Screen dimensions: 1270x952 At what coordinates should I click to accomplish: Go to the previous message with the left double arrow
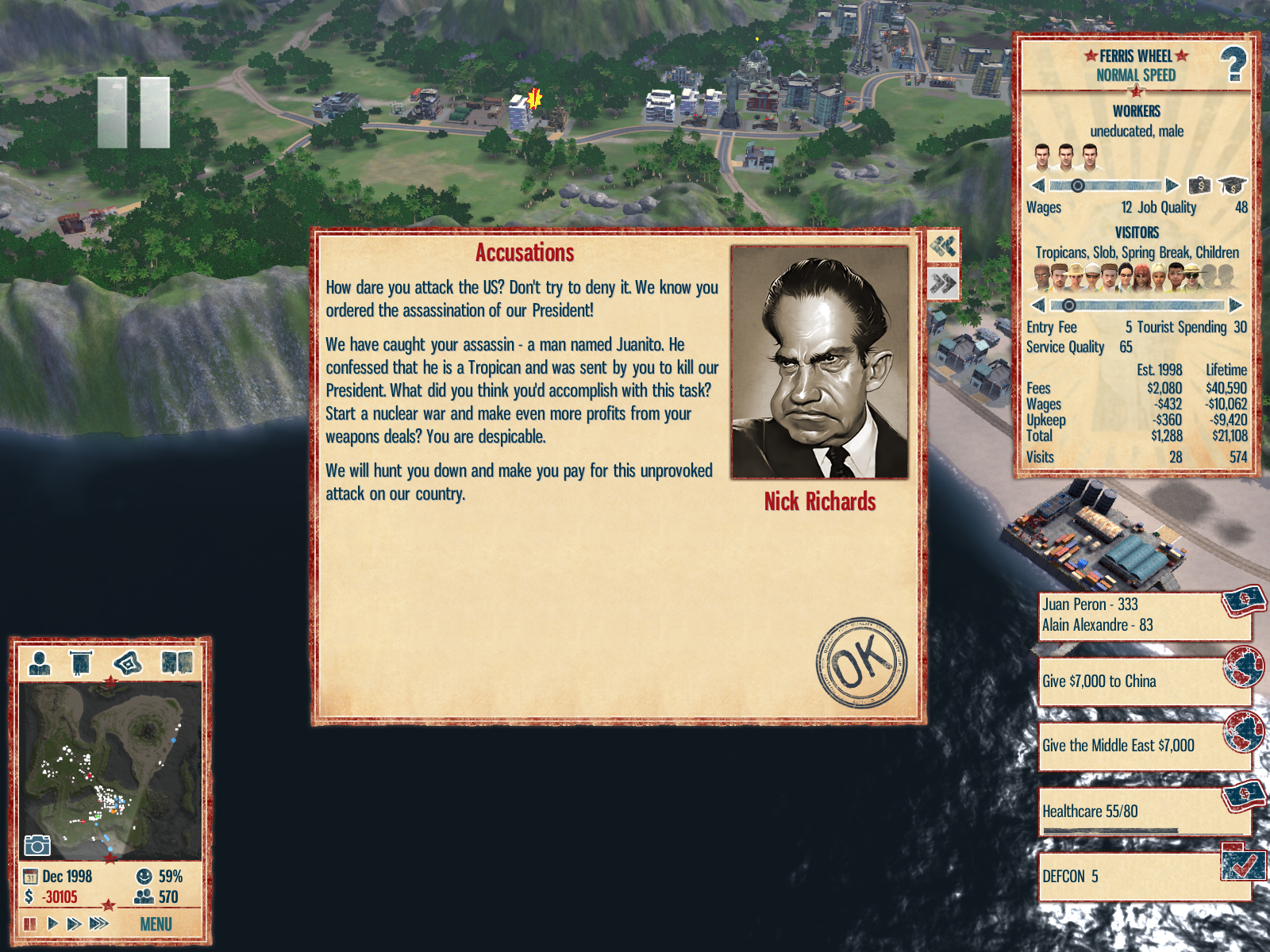[x=943, y=247]
